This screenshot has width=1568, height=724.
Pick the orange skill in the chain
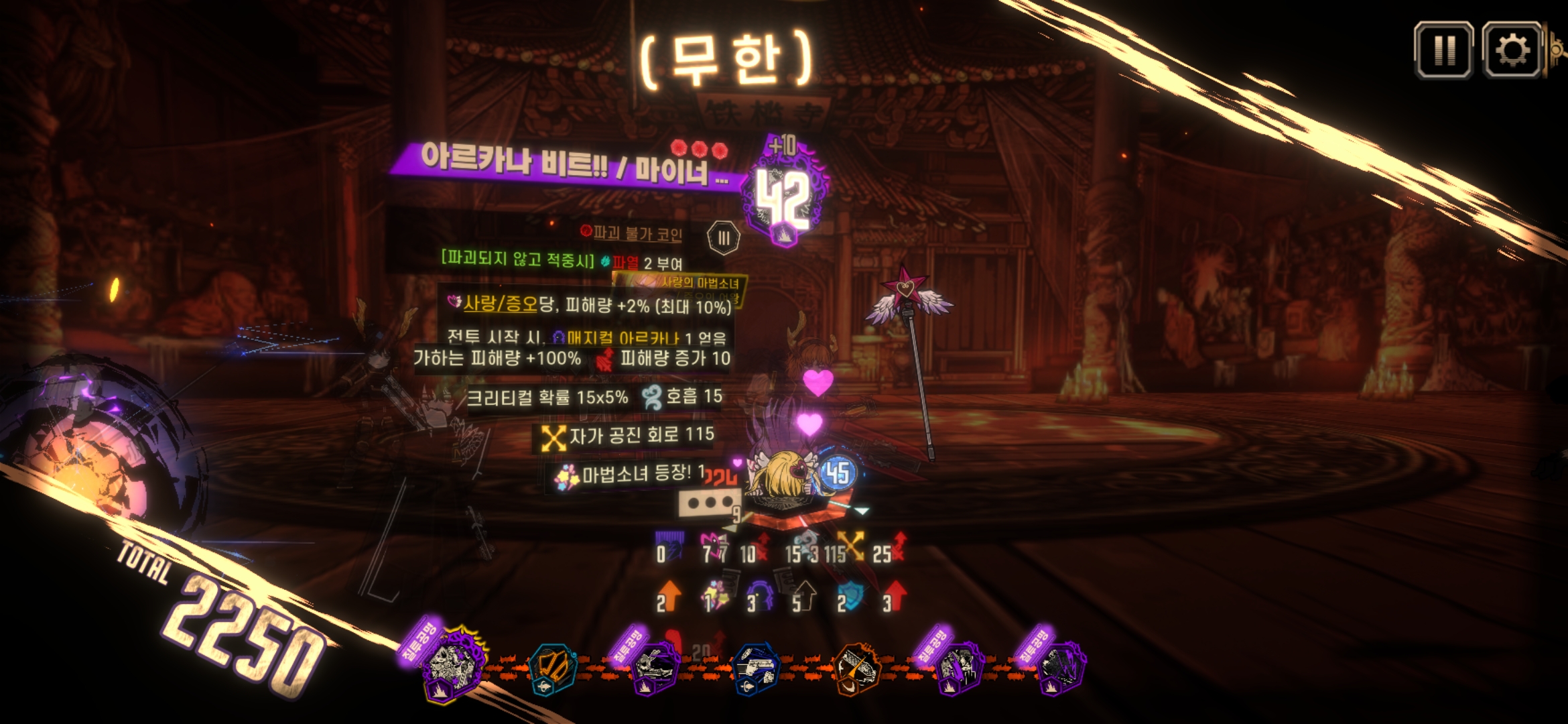(x=857, y=668)
